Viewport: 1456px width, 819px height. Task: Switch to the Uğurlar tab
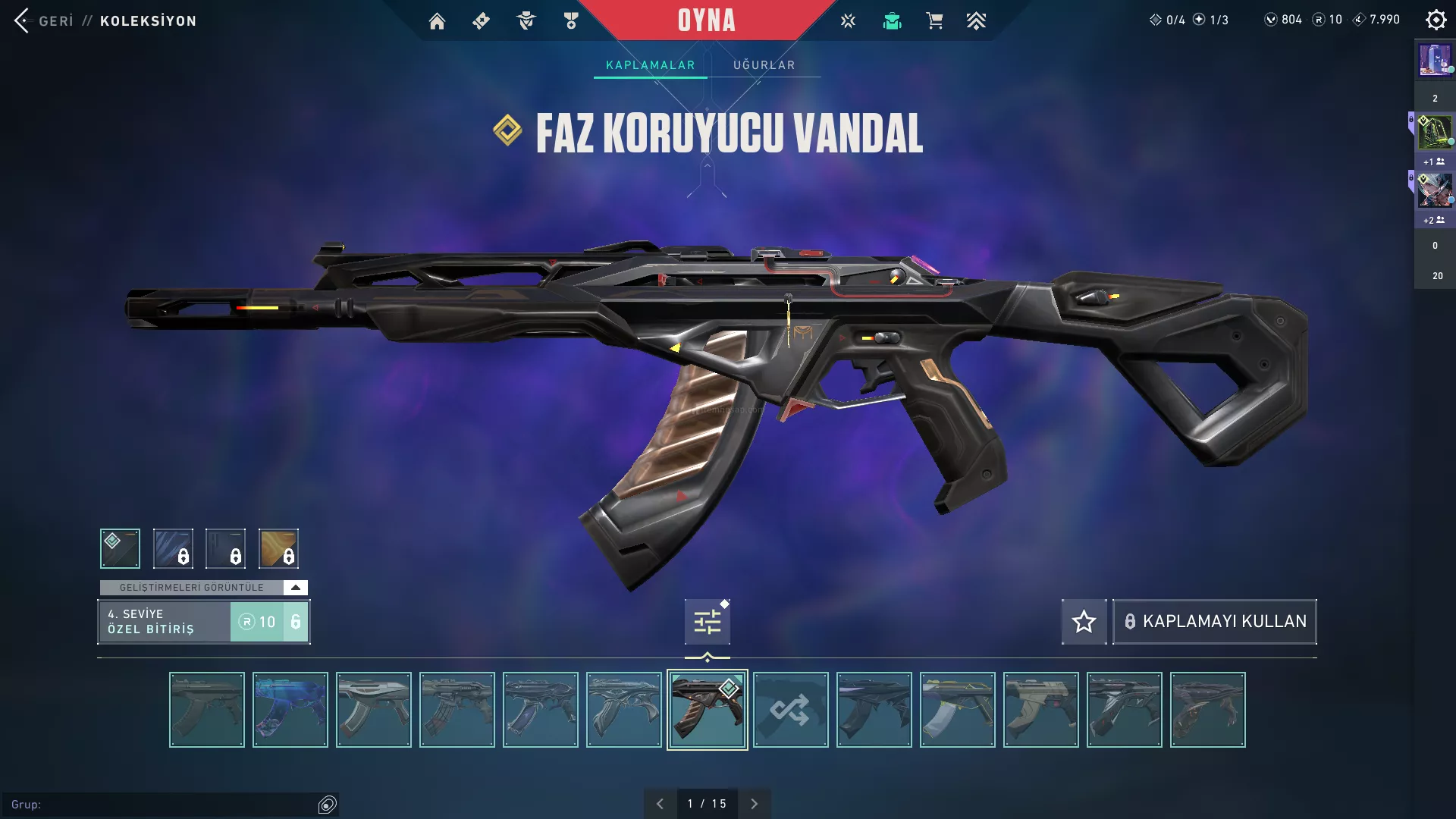[764, 65]
